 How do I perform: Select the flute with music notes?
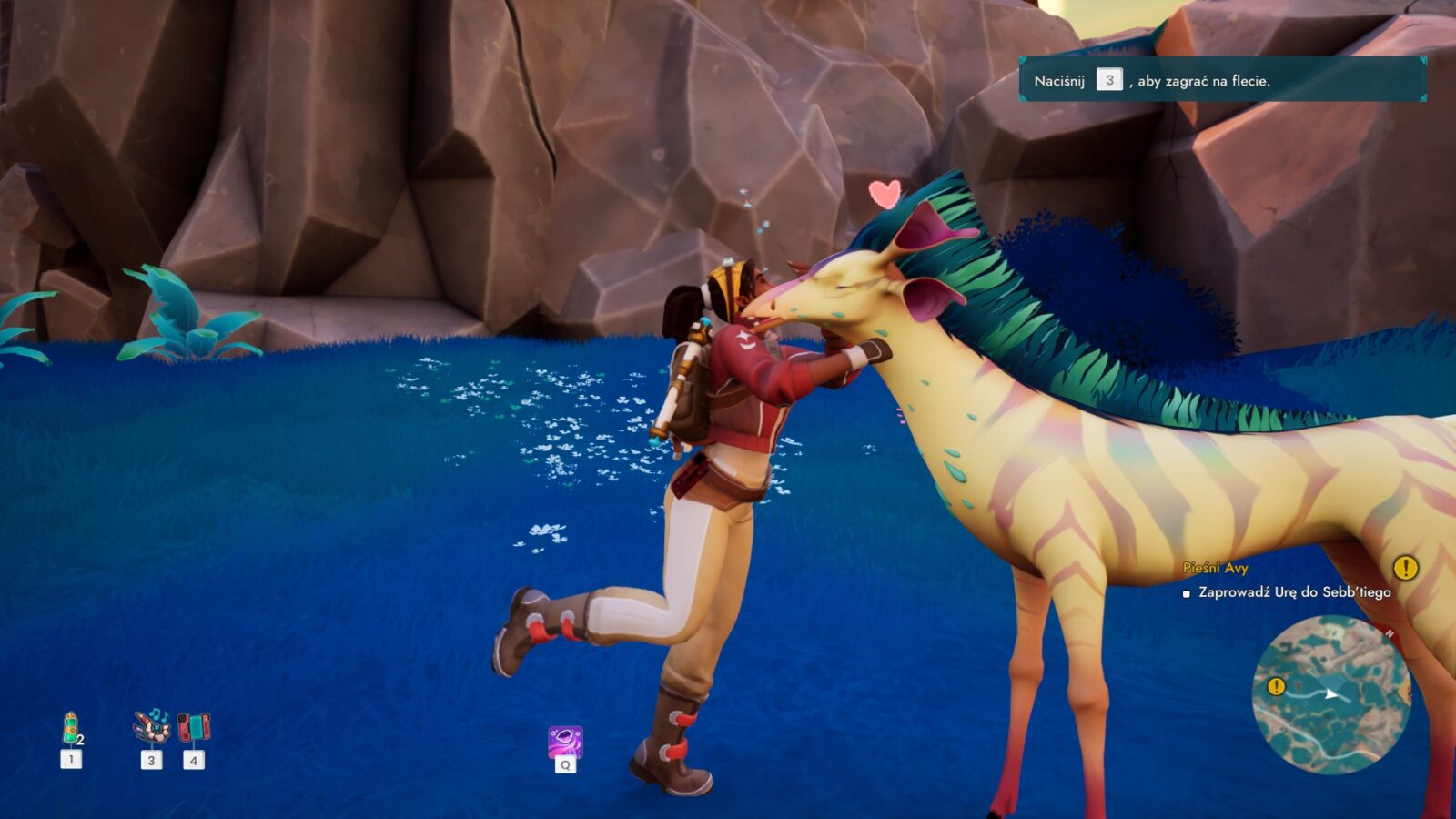coord(151,727)
